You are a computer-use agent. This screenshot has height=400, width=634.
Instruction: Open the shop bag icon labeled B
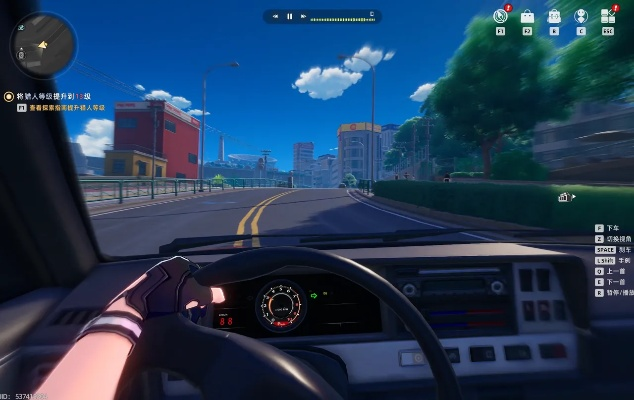pyautogui.click(x=554, y=16)
